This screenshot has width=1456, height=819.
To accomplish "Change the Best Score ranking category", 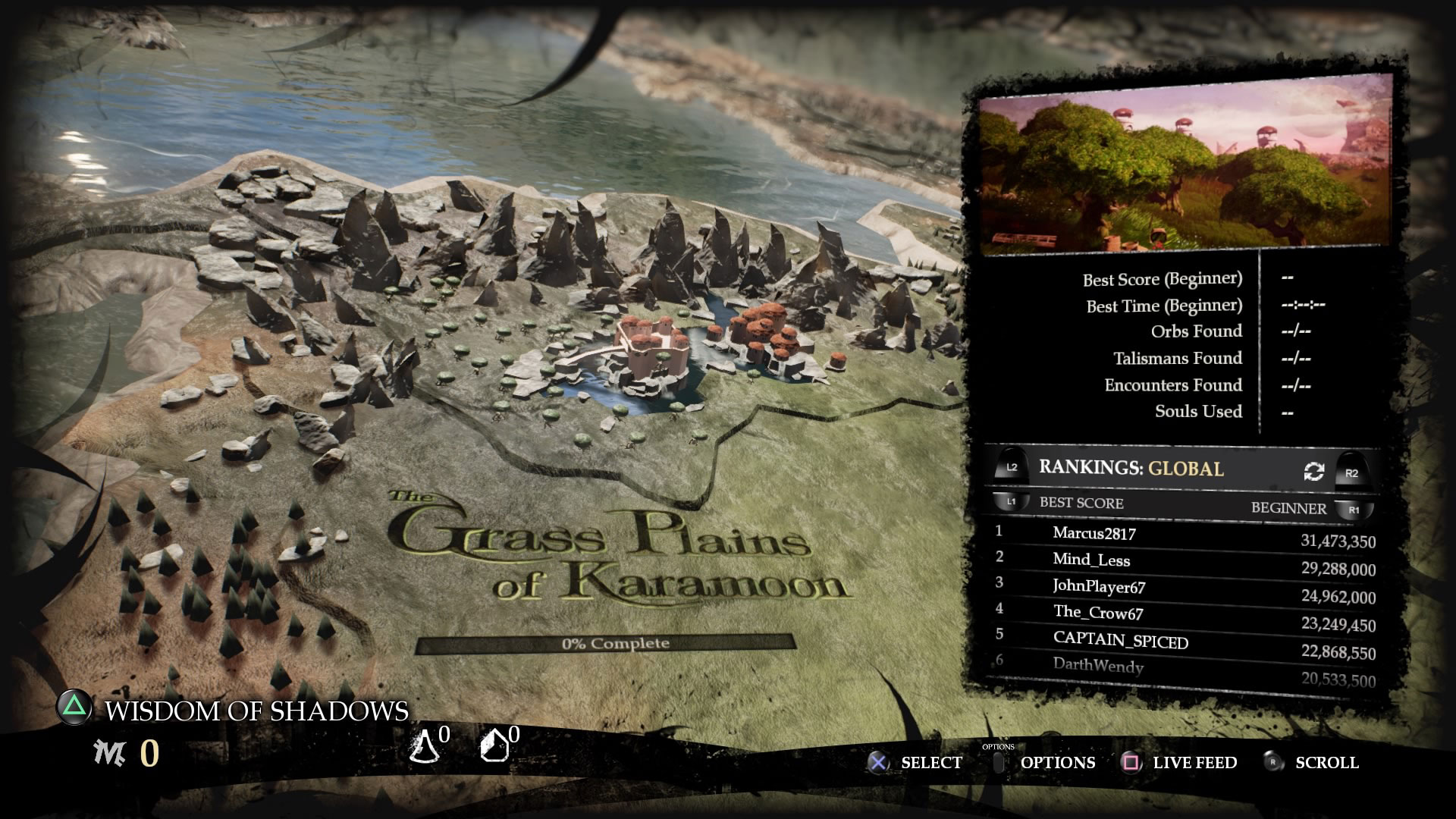I will pyautogui.click(x=1081, y=503).
